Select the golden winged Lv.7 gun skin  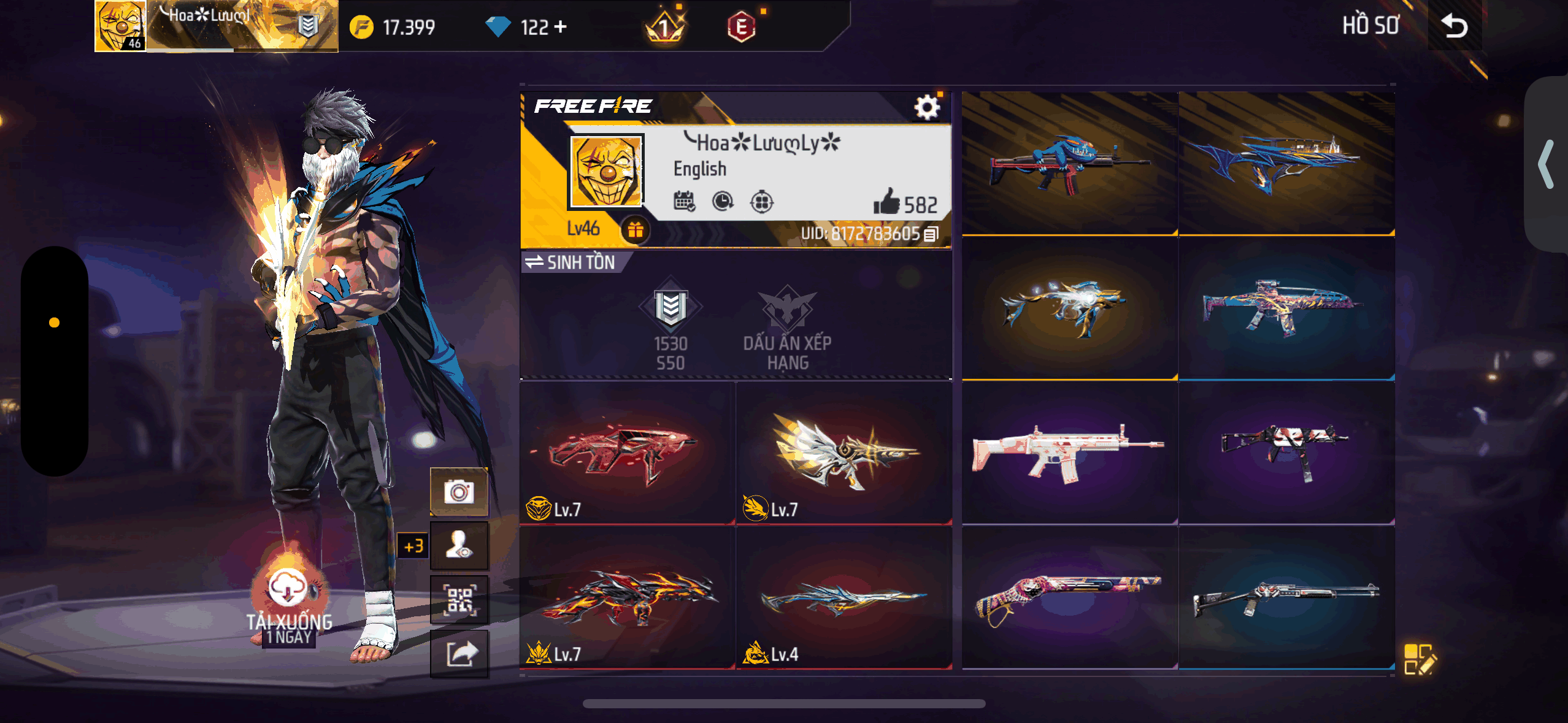click(x=844, y=453)
